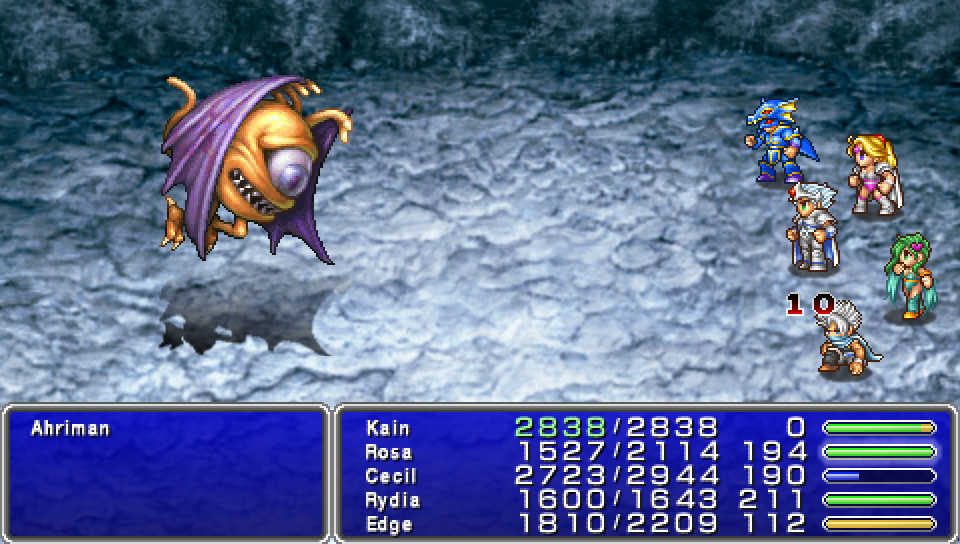
Task: Target Edge in the party status panel
Action: [x=388, y=523]
